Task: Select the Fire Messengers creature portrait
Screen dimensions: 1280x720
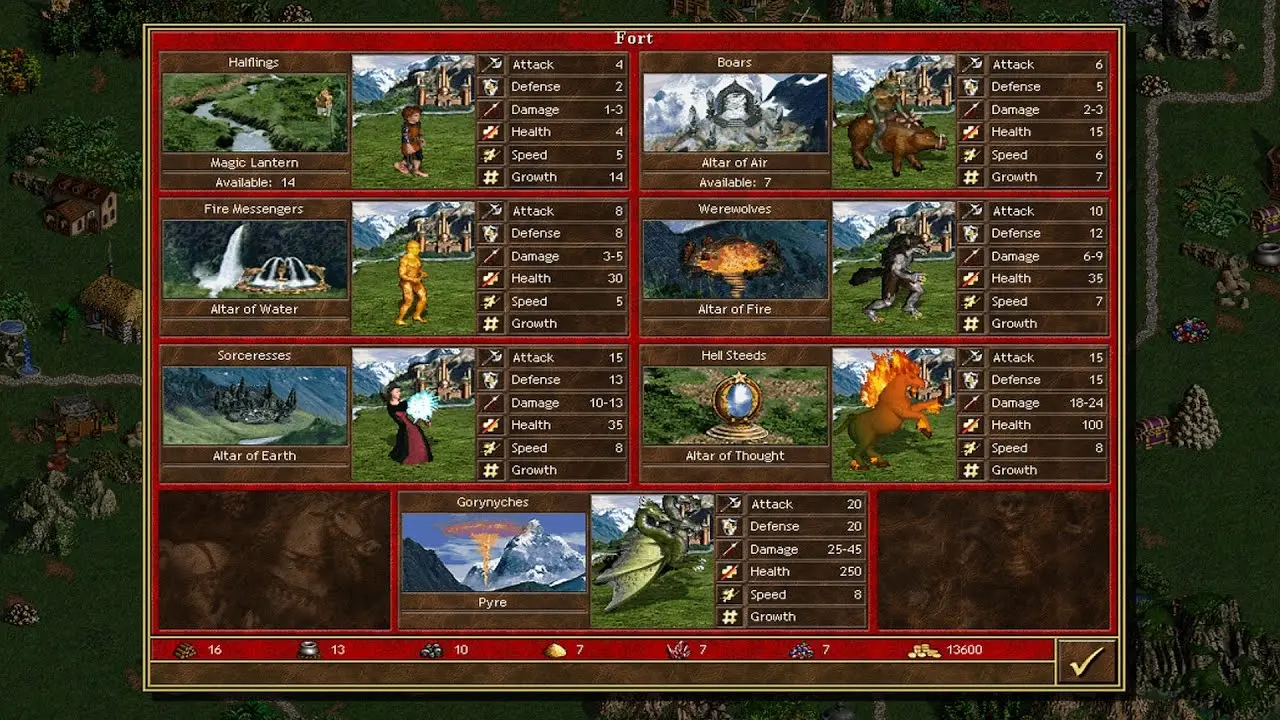Action: click(x=413, y=268)
